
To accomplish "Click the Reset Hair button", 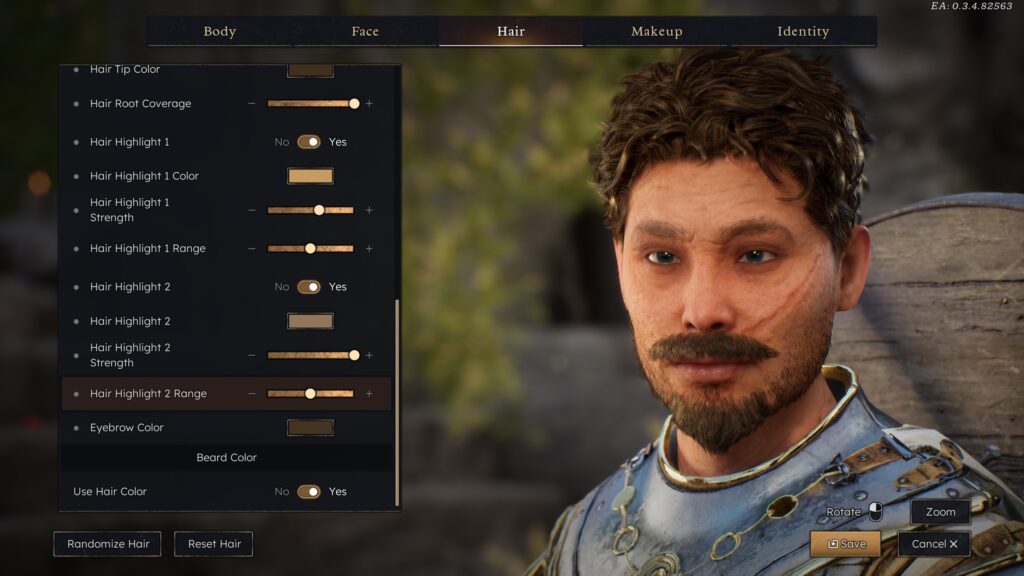I will (214, 544).
